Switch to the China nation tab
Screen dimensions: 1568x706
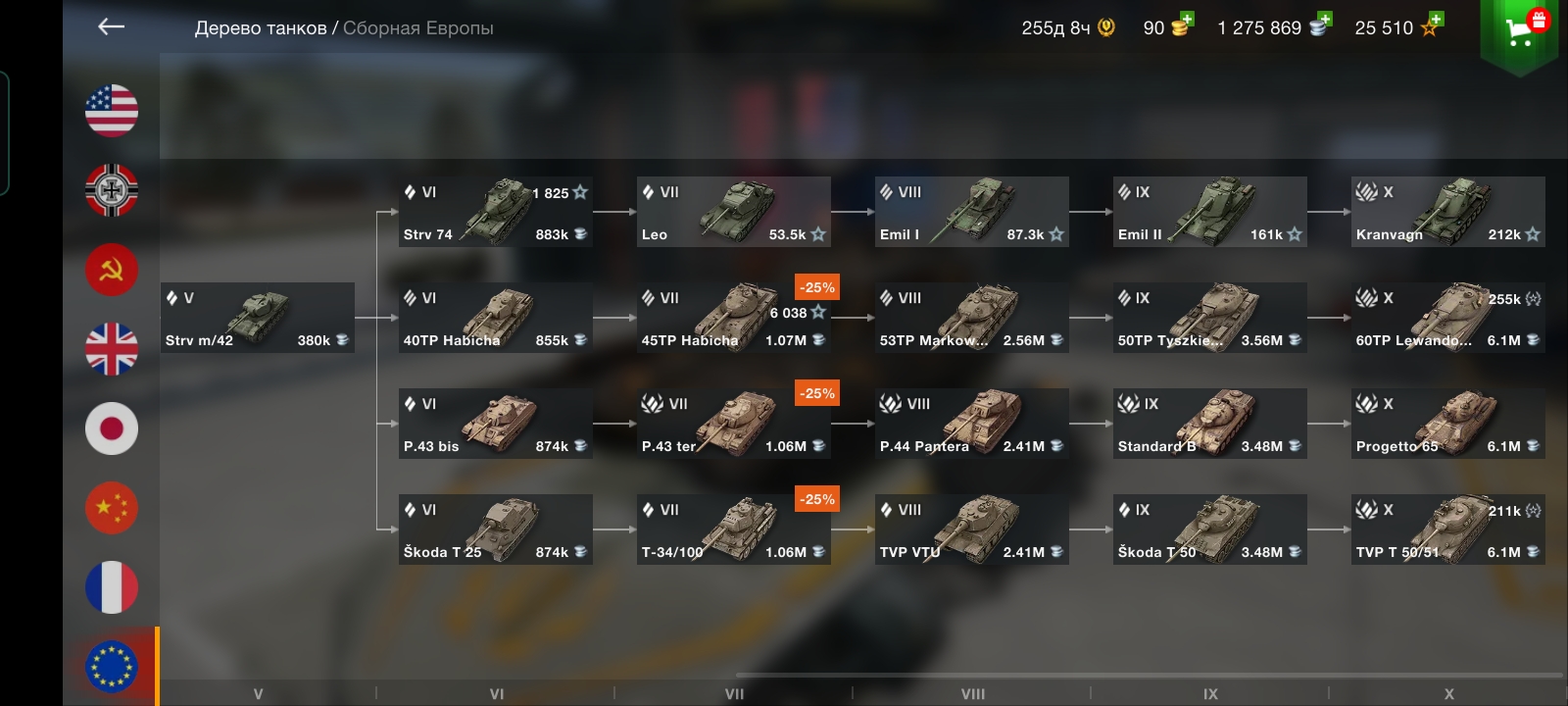(112, 508)
